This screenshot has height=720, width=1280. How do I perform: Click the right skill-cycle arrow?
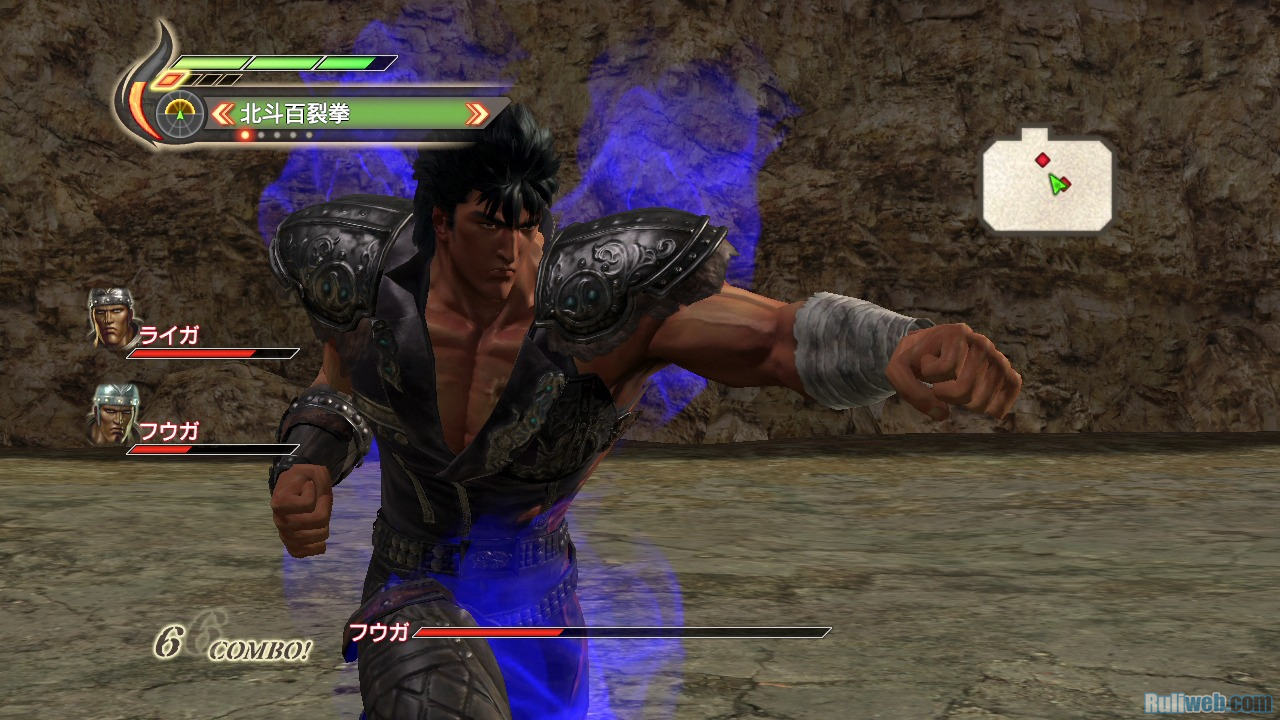tap(478, 114)
